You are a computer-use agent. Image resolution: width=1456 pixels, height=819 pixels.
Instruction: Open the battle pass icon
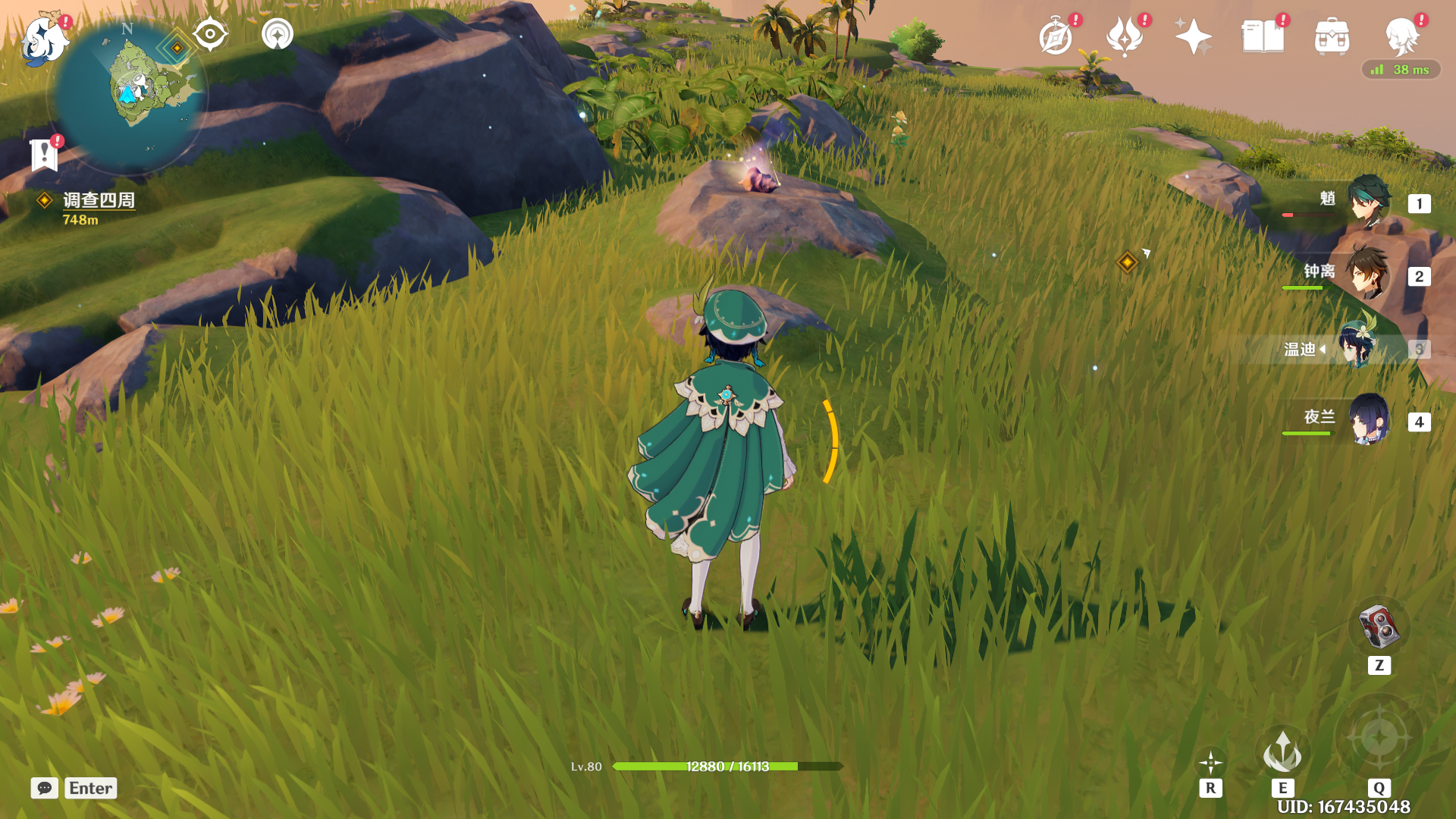click(x=1125, y=36)
